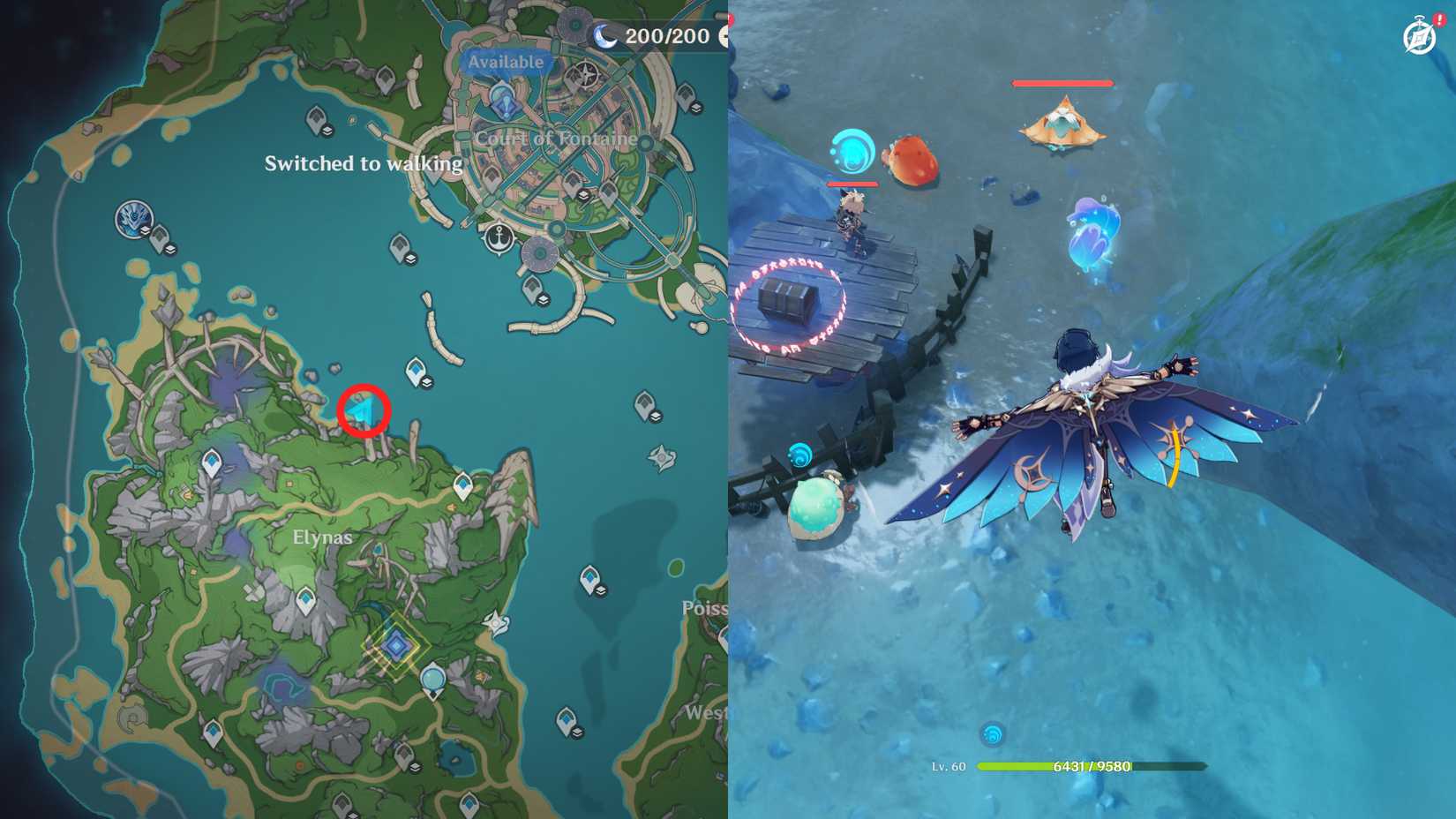This screenshot has height=819, width=1456.
Task: Click the HP bar showing 6431/9580
Action: (x=1087, y=767)
